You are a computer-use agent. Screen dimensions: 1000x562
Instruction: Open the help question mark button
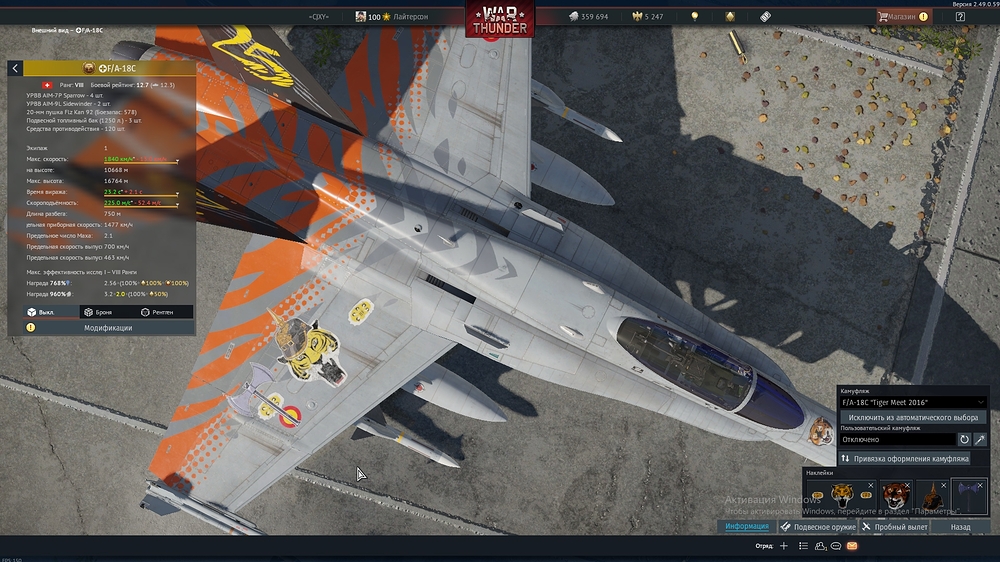pyautogui.click(x=960, y=16)
